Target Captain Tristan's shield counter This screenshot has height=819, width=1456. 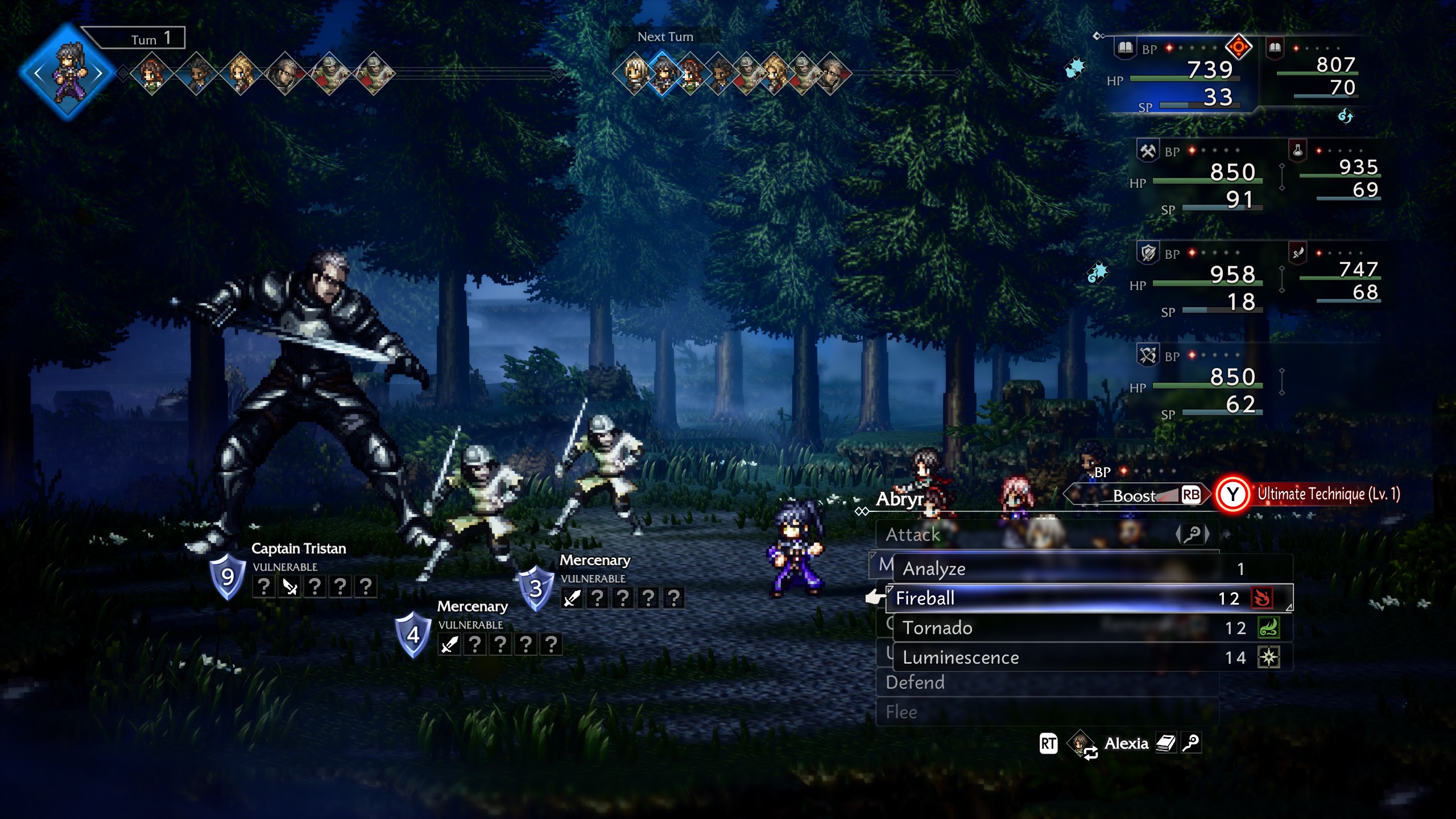coord(227,577)
